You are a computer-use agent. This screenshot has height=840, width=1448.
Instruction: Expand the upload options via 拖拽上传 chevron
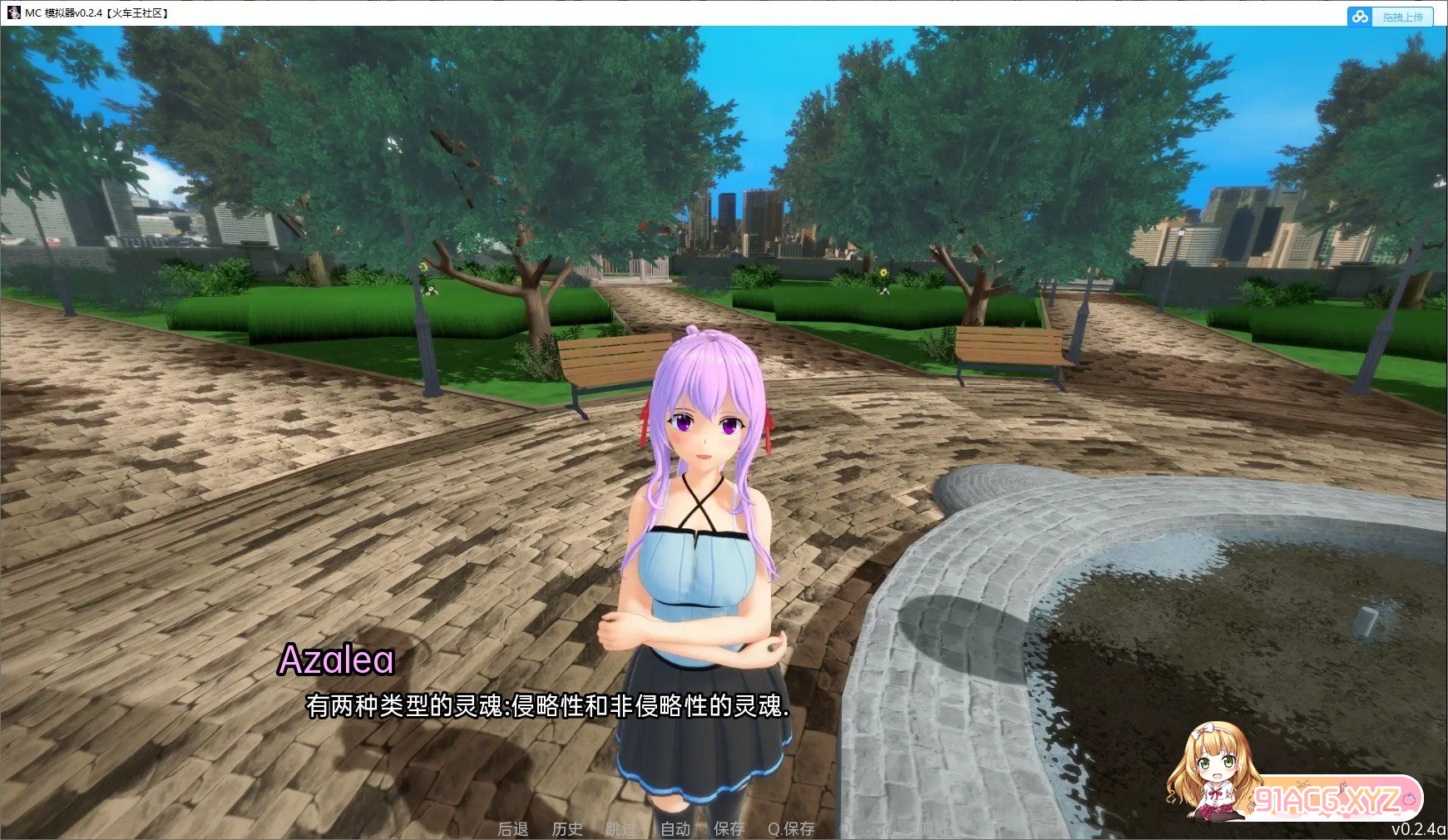click(1403, 16)
